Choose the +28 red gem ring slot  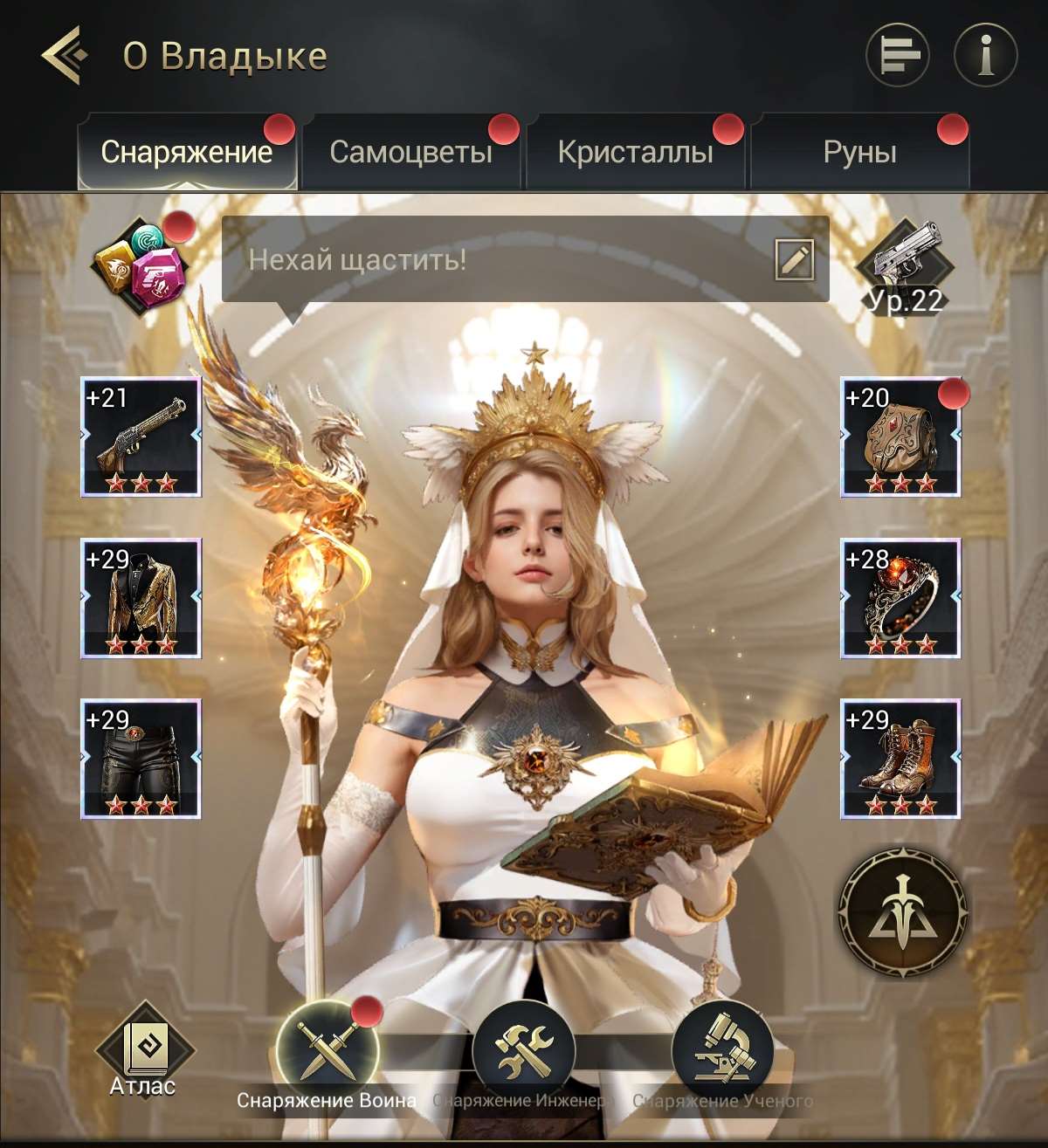(x=900, y=598)
